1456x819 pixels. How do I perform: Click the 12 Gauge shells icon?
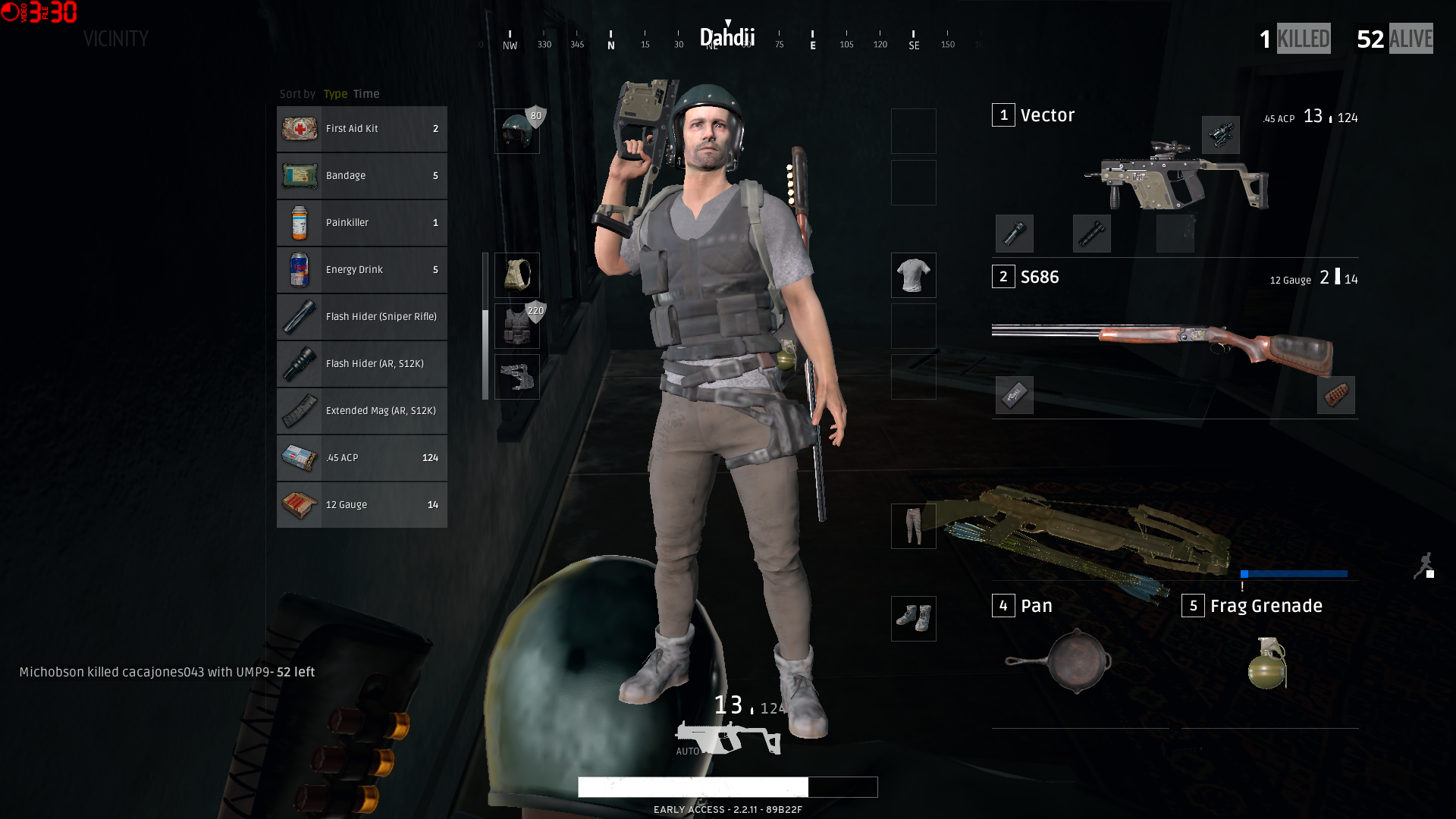tap(299, 504)
